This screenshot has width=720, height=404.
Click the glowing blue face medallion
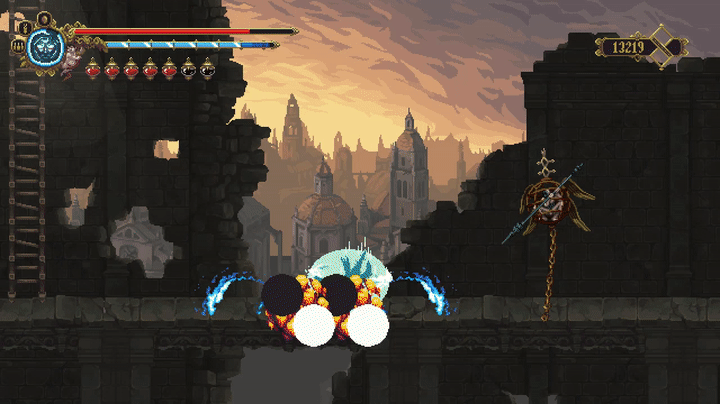(x=43, y=46)
